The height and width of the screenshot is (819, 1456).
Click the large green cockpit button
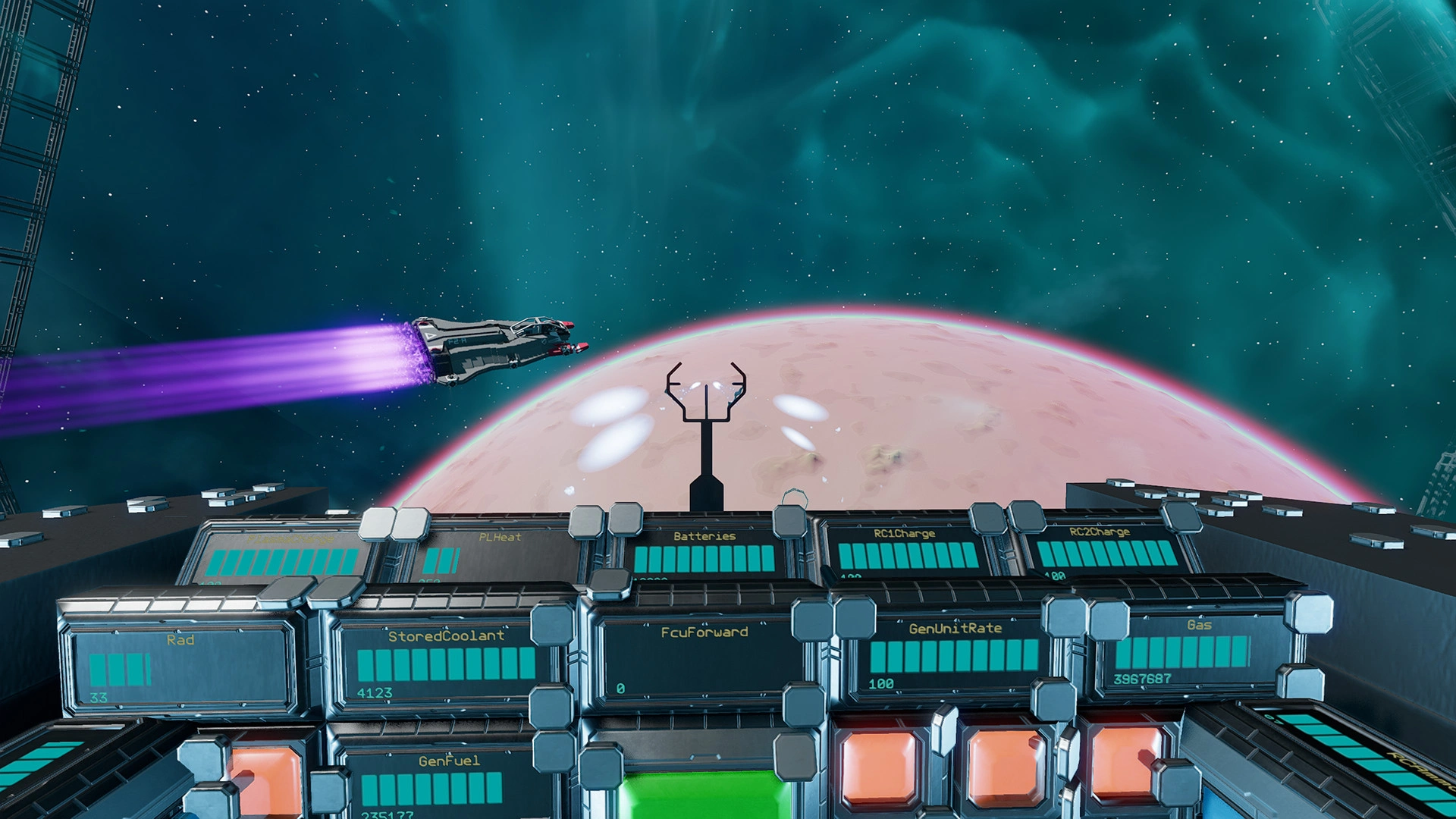click(701, 795)
